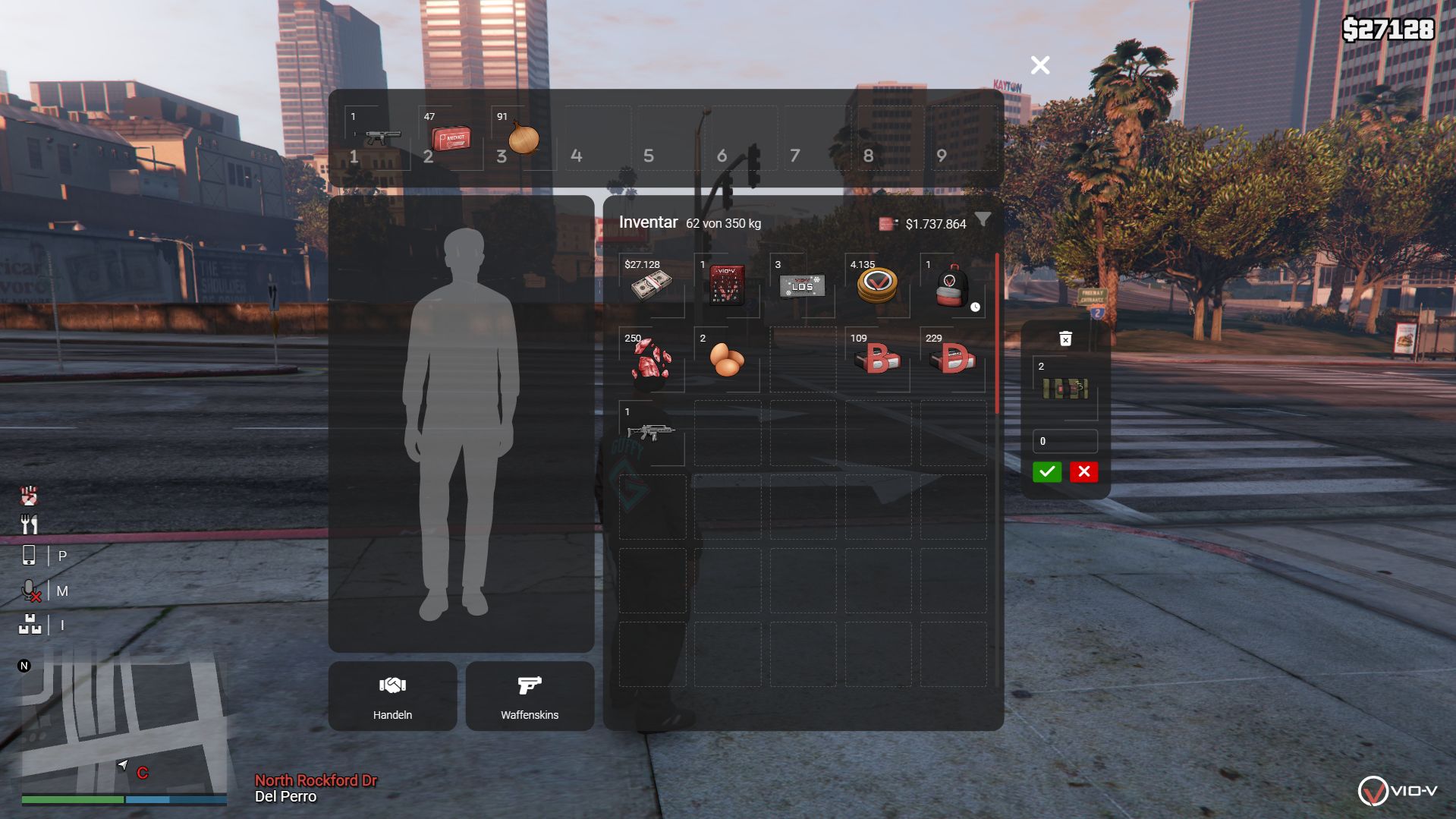Confirm discard with the green checkmark
This screenshot has height=819, width=1456.
[x=1047, y=471]
